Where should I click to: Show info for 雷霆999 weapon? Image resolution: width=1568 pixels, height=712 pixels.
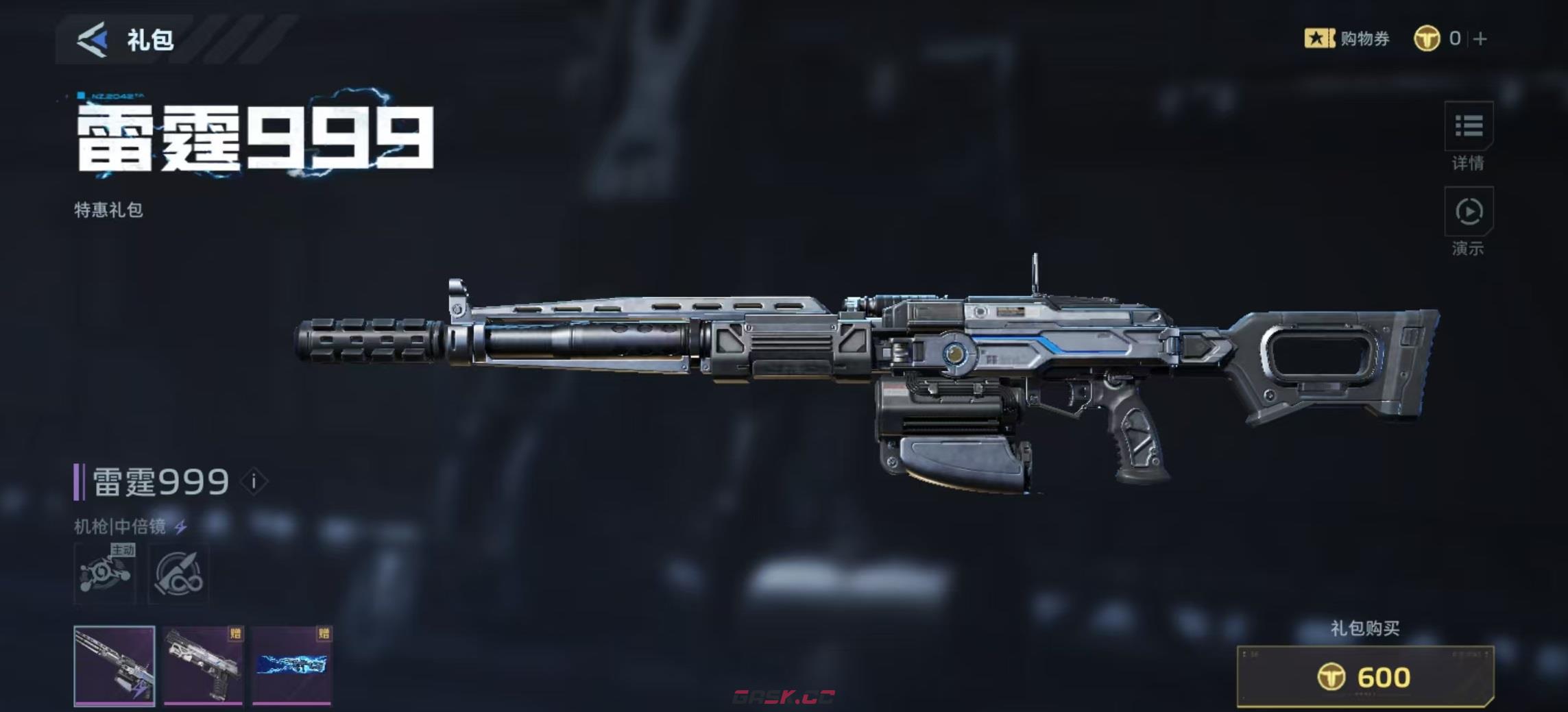coord(254,482)
